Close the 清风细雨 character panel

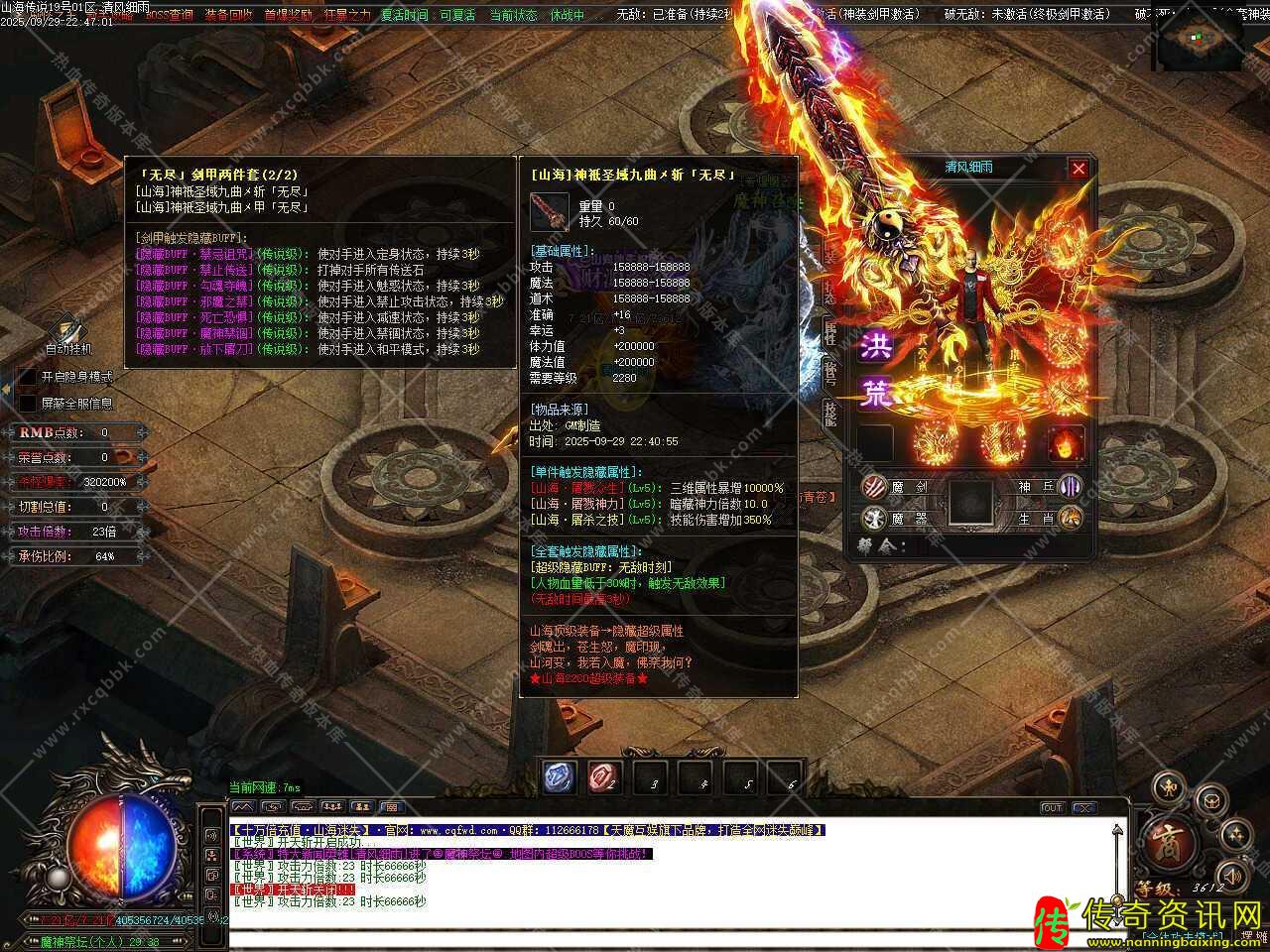click(x=1079, y=169)
